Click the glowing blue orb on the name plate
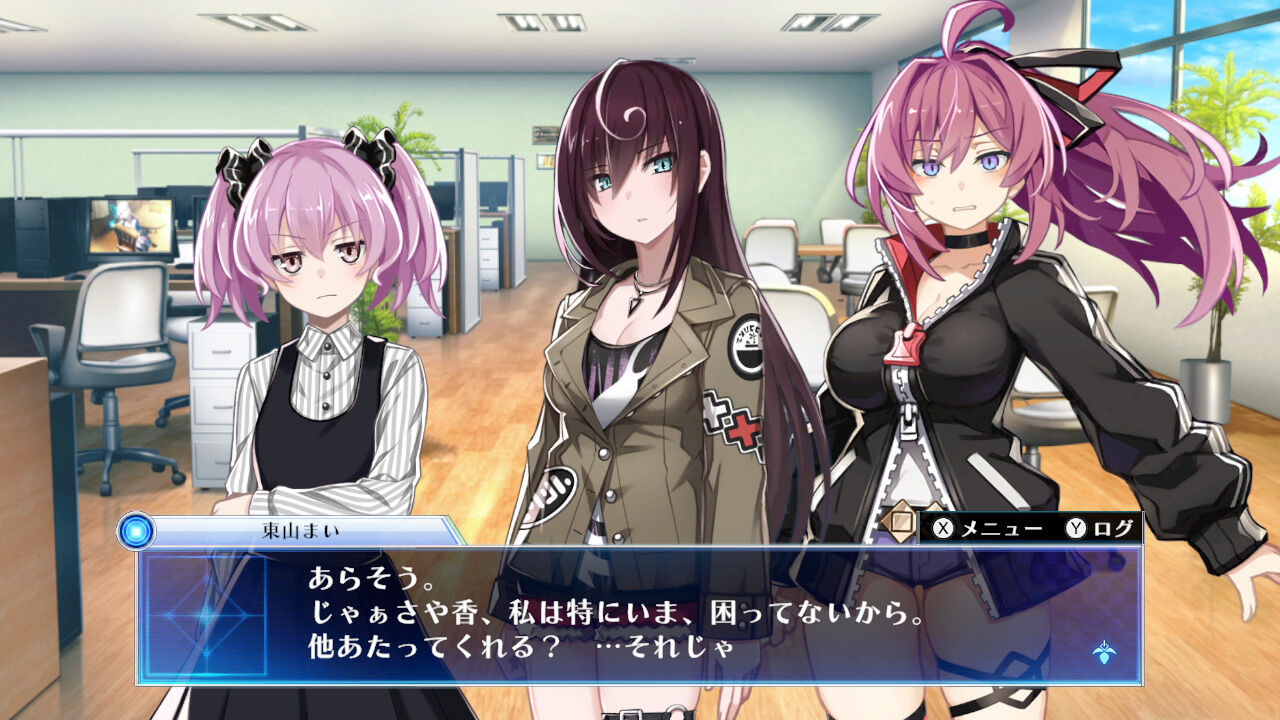Image resolution: width=1280 pixels, height=720 pixels. (135, 533)
